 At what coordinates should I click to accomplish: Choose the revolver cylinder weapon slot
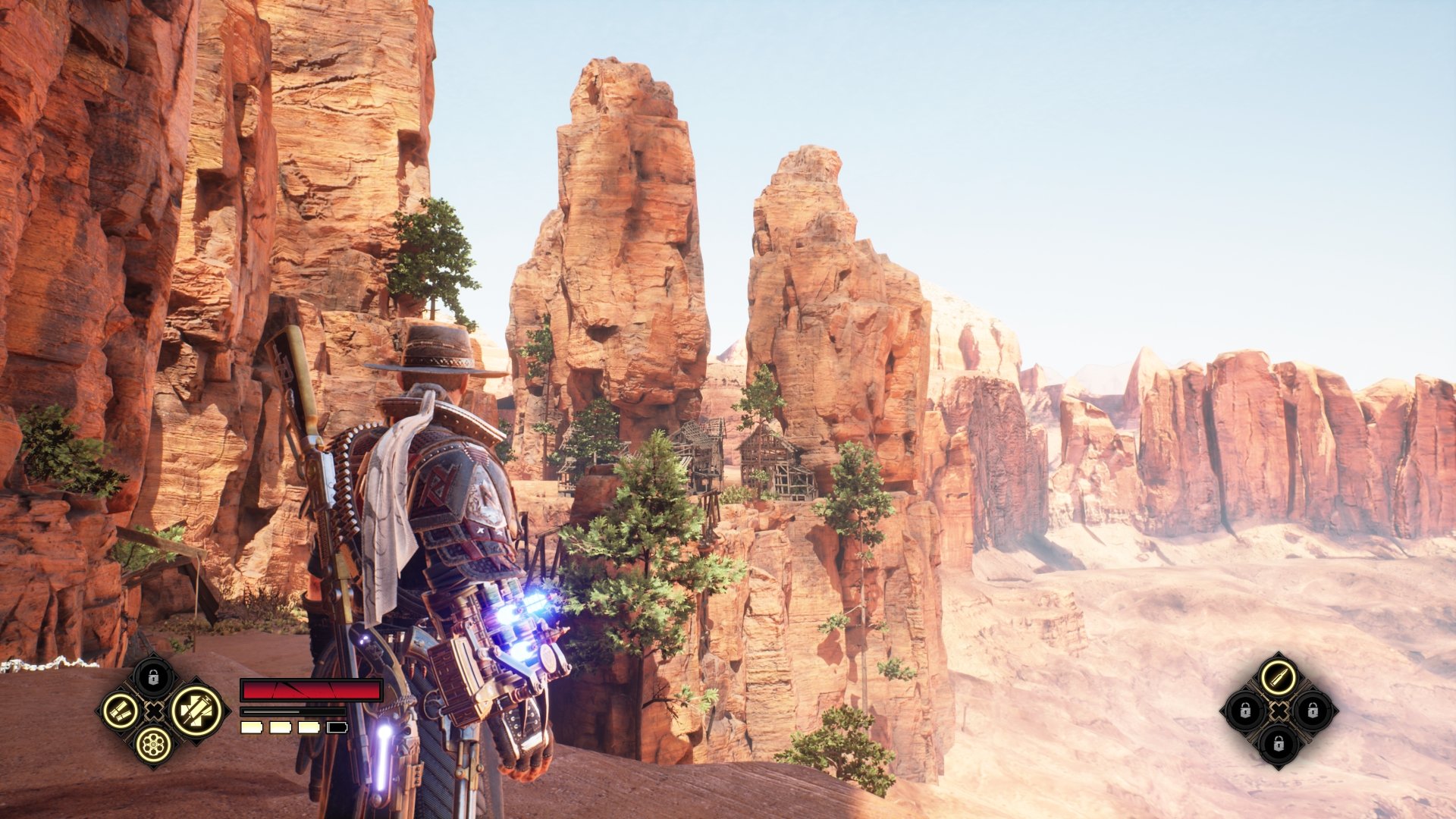[153, 745]
